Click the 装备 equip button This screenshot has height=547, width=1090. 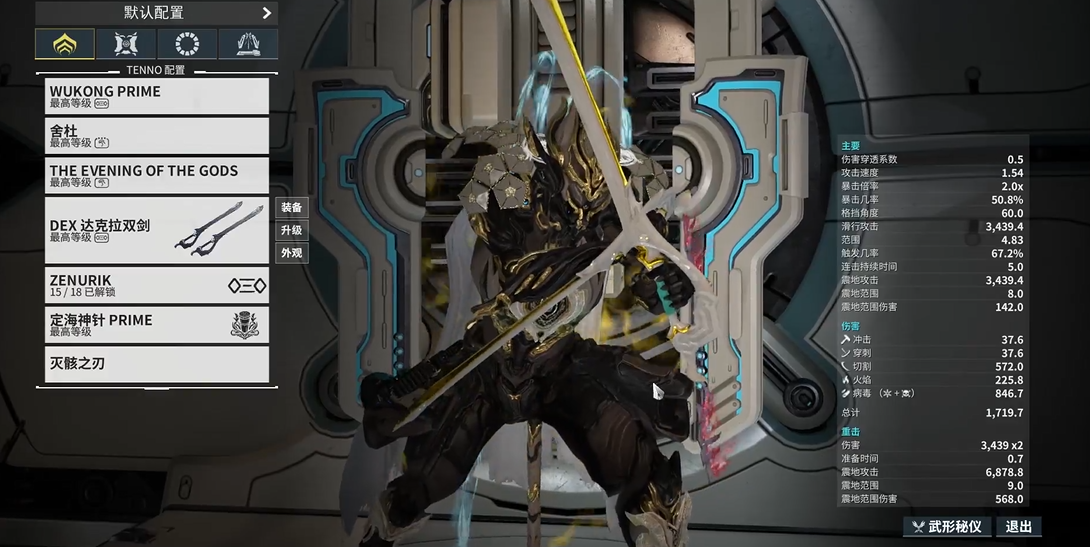[x=292, y=208]
